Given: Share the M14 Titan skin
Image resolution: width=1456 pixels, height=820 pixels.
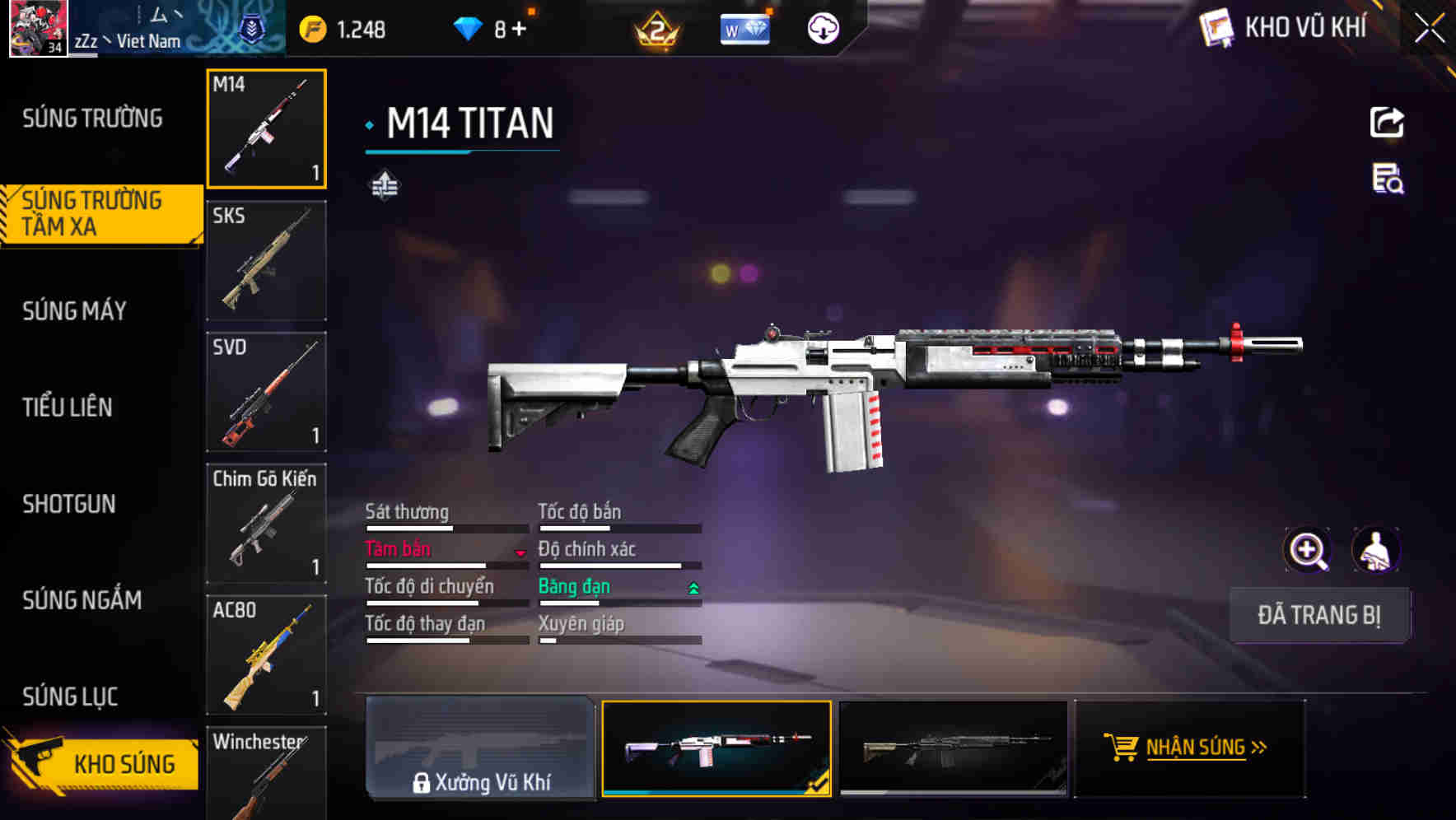Looking at the screenshot, I should point(1387,123).
